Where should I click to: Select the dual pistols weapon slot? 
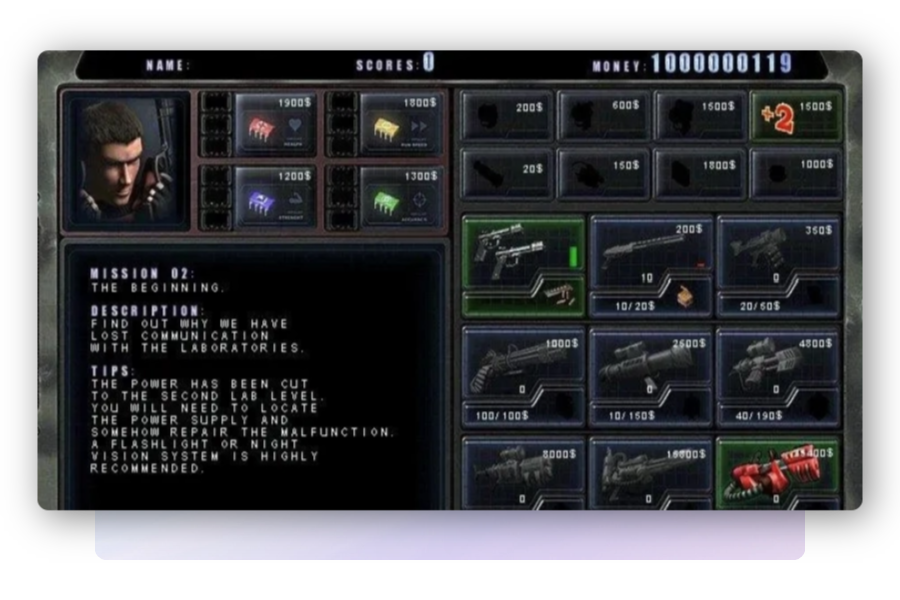click(523, 255)
